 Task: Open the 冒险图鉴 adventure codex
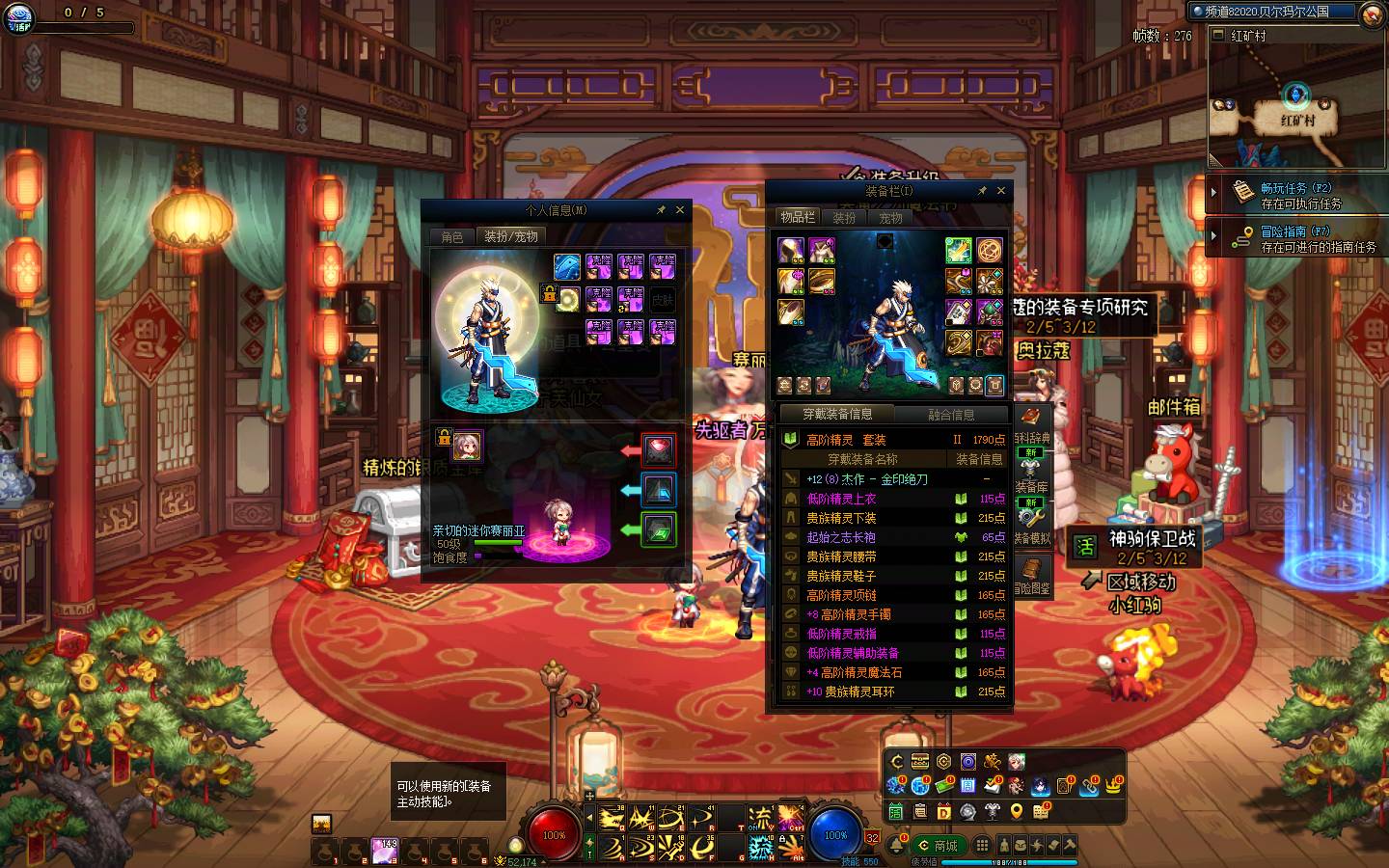[1031, 574]
